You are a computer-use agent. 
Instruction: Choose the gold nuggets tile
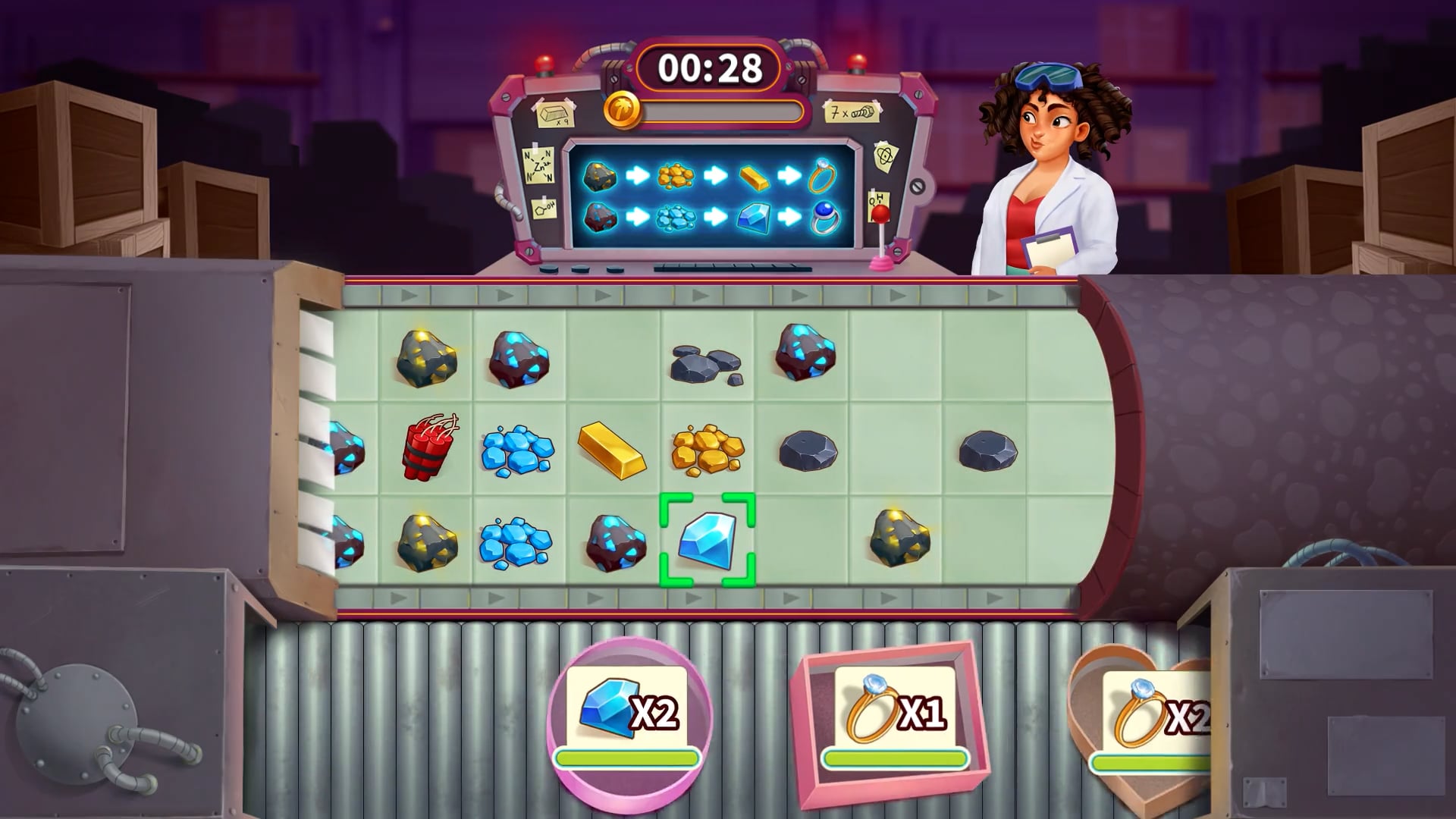707,450
